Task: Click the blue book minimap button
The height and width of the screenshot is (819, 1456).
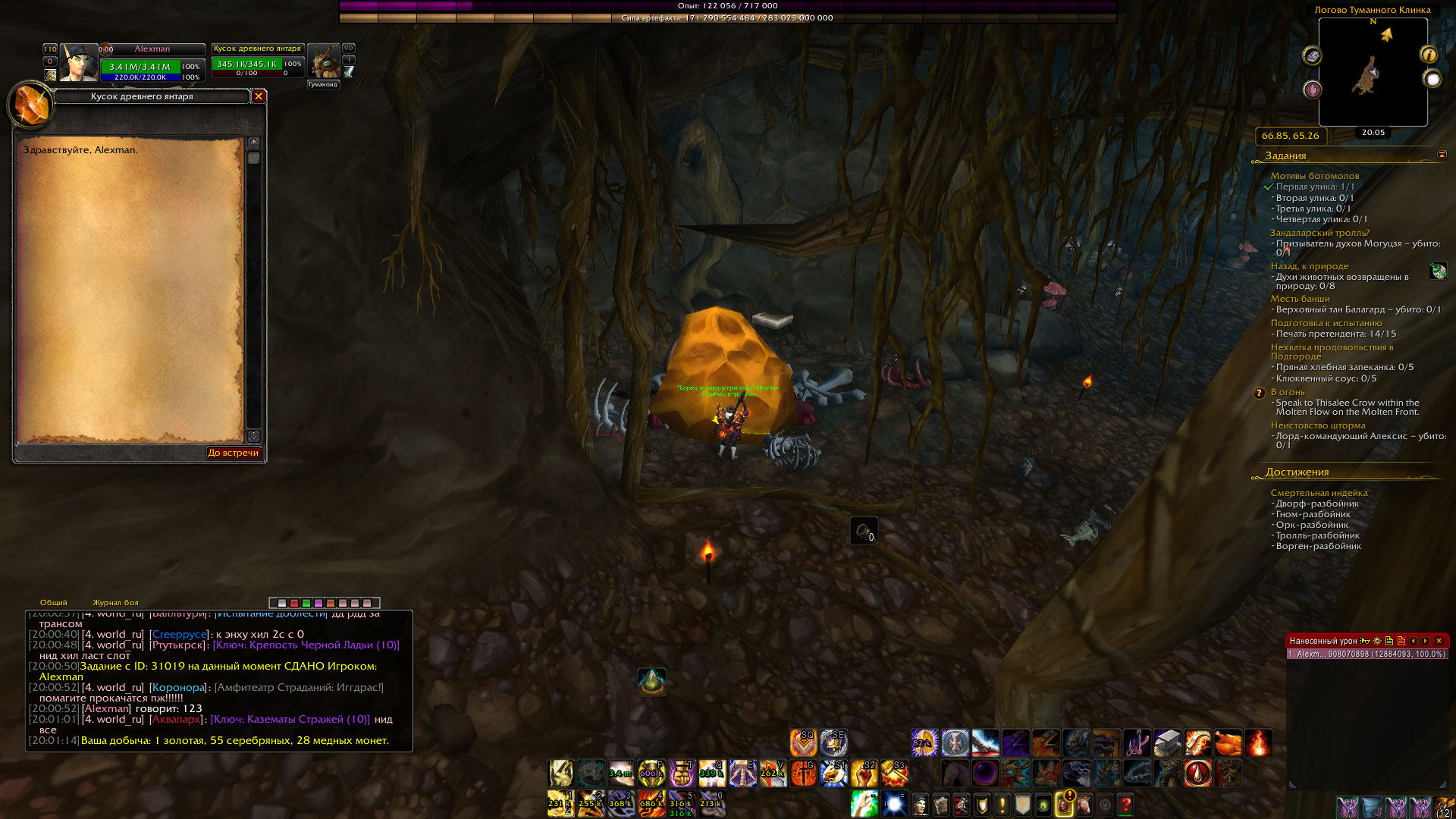Action: point(1312,55)
